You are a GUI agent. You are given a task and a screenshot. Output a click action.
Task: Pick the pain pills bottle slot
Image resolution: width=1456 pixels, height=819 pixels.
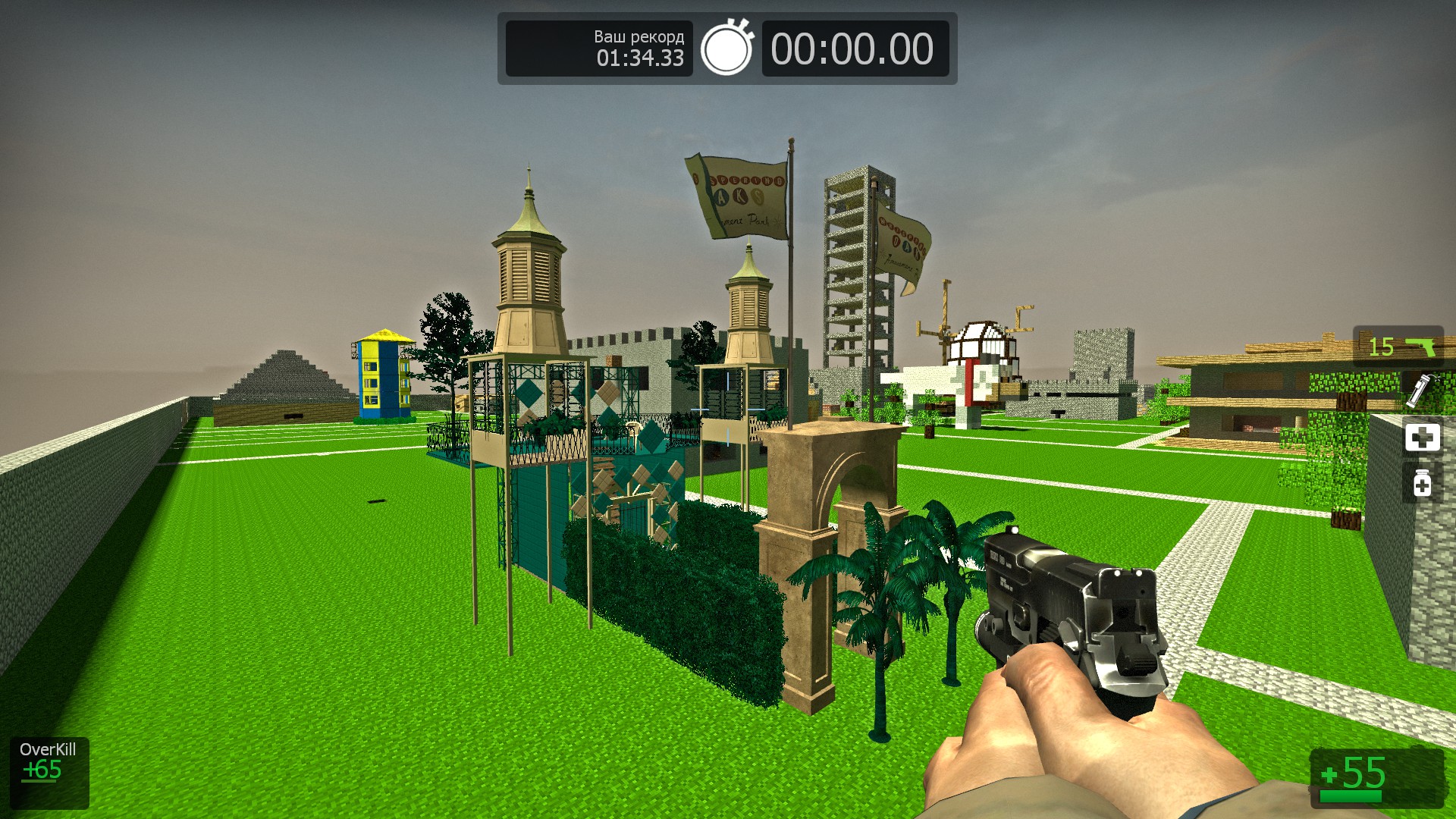click(x=1422, y=483)
